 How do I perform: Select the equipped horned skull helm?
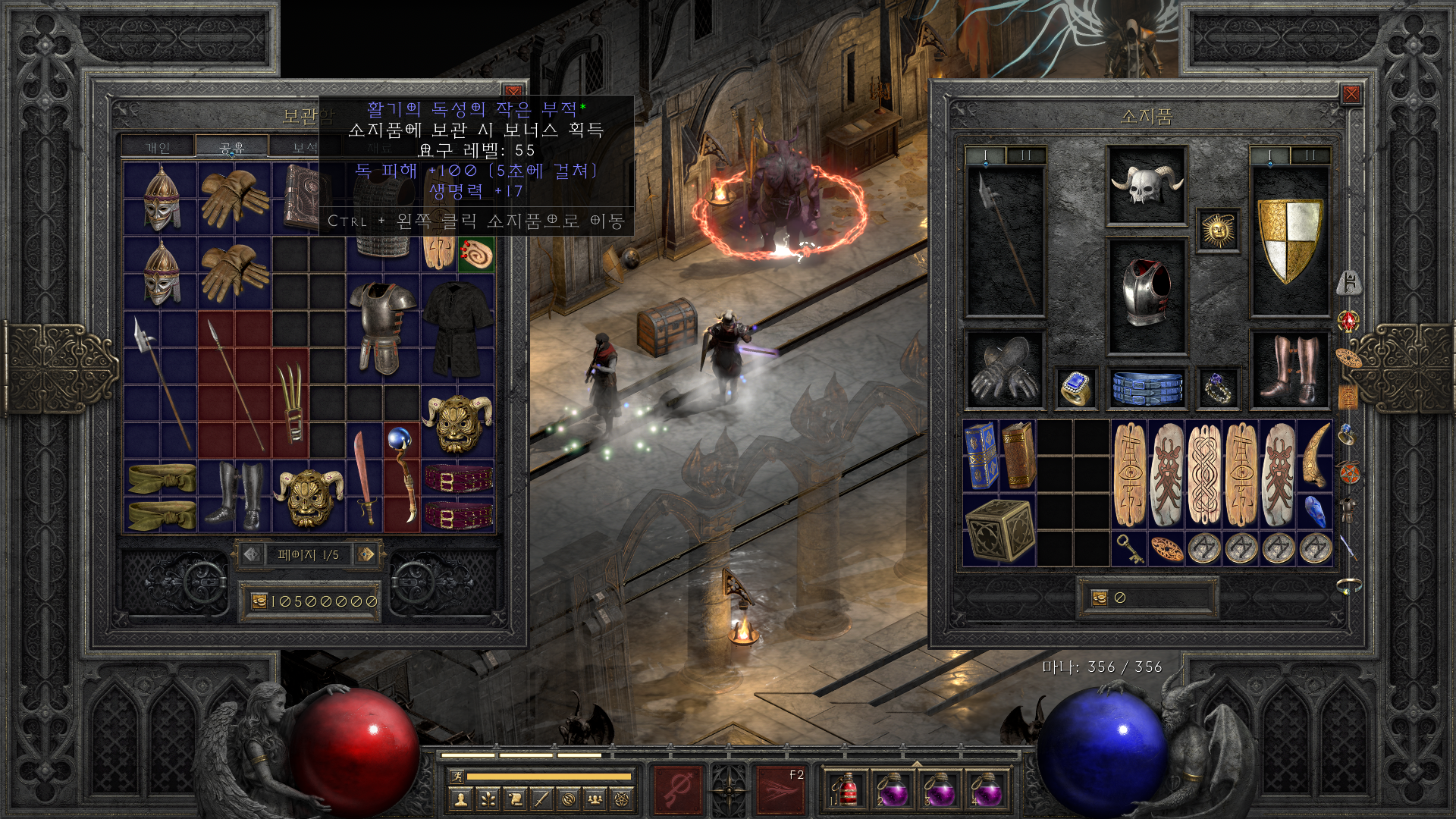coord(1146,185)
